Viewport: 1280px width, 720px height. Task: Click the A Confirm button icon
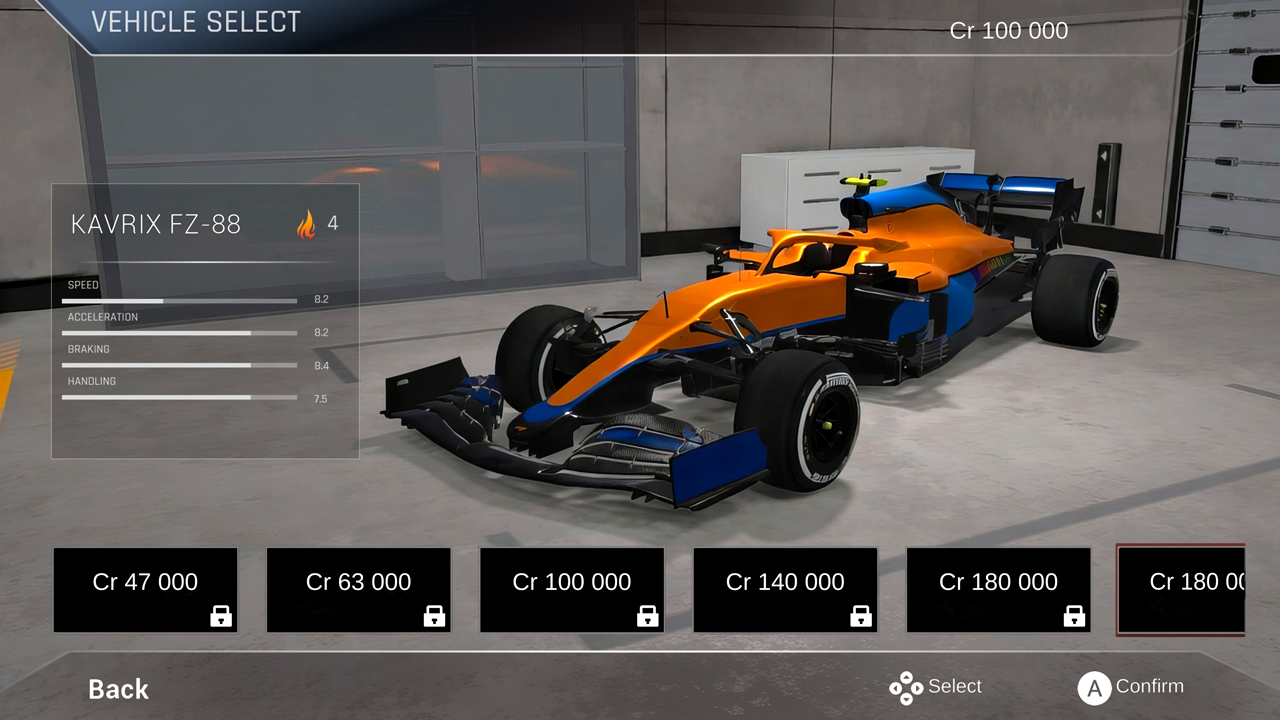1094,687
